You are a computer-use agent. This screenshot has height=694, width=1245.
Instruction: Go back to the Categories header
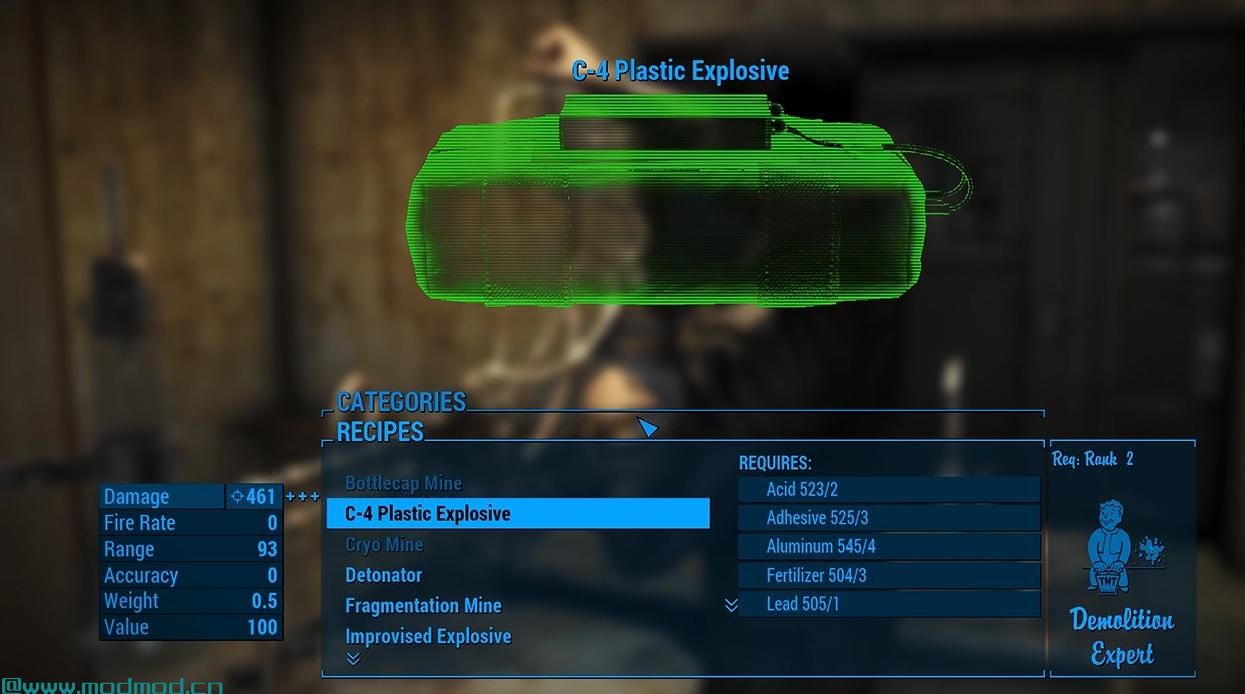[x=401, y=402]
